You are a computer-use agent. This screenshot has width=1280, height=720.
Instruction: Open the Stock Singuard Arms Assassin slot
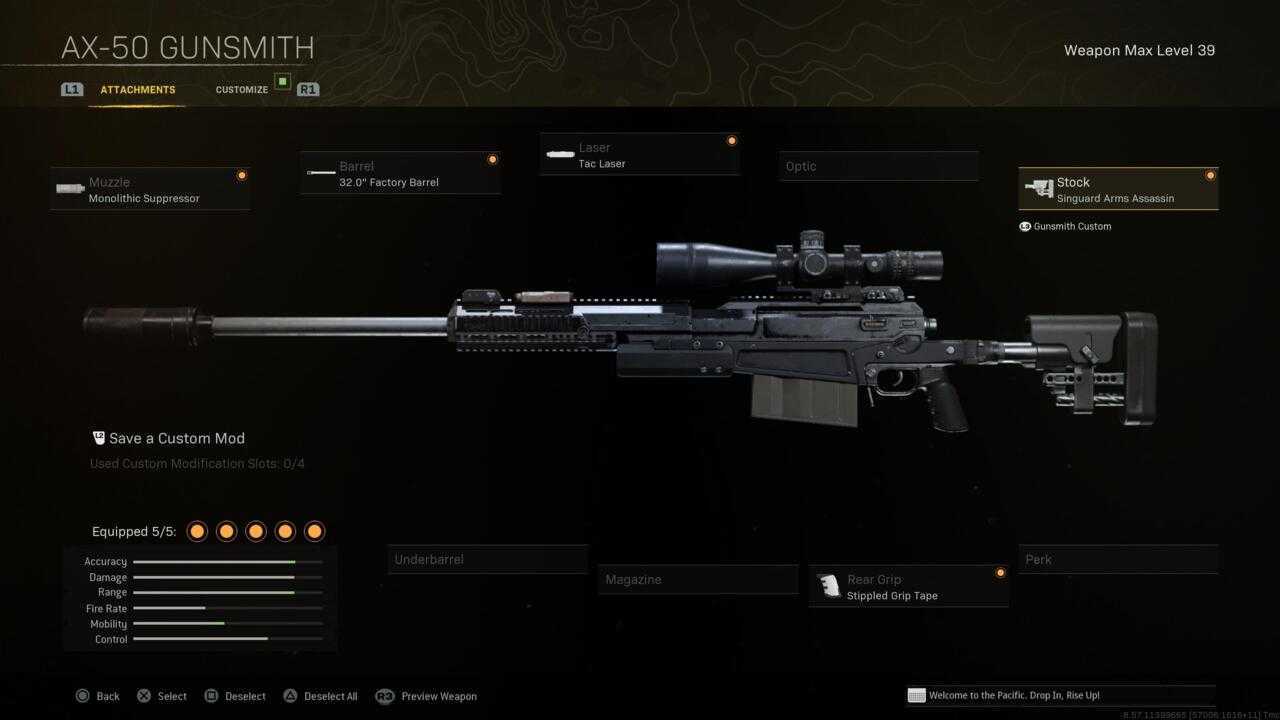[1118, 189]
